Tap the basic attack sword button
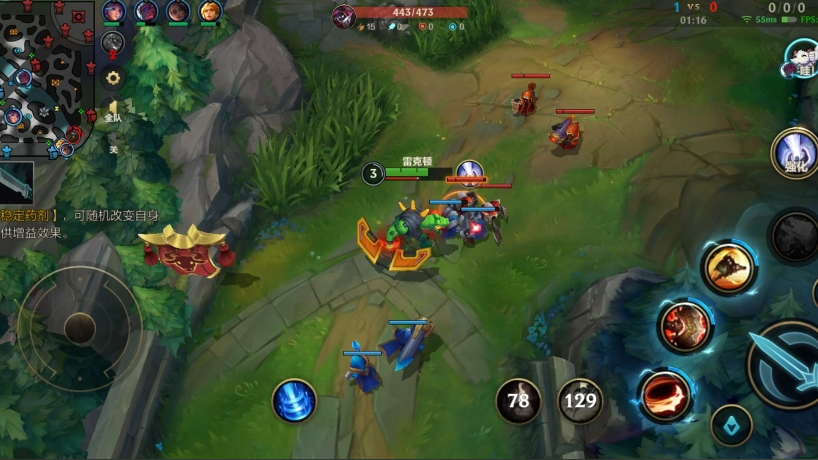This screenshot has width=818, height=460. (786, 364)
